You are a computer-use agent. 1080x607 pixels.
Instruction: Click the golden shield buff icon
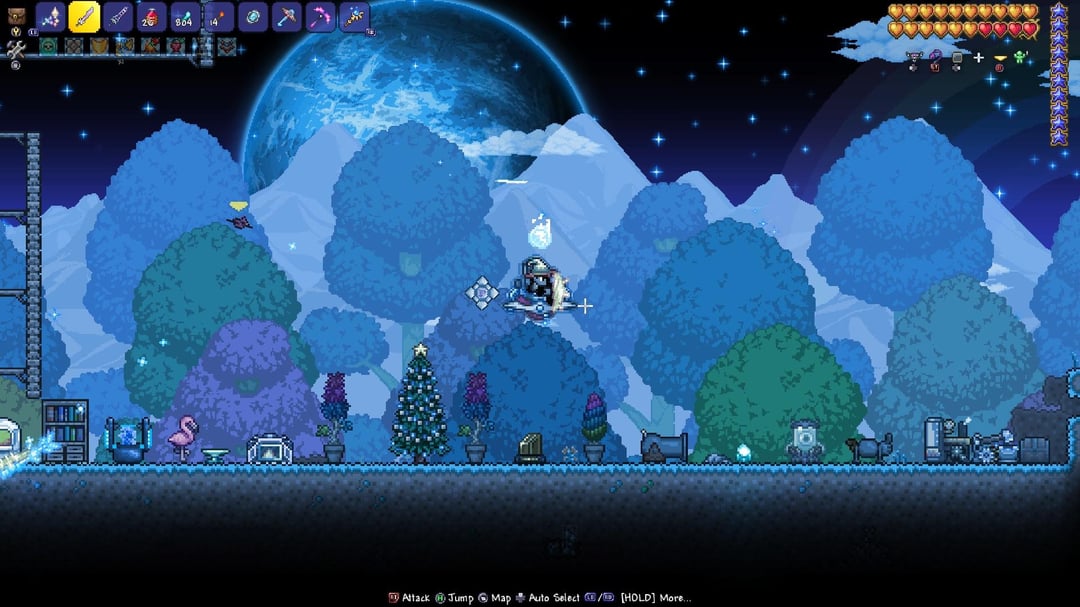(99, 45)
